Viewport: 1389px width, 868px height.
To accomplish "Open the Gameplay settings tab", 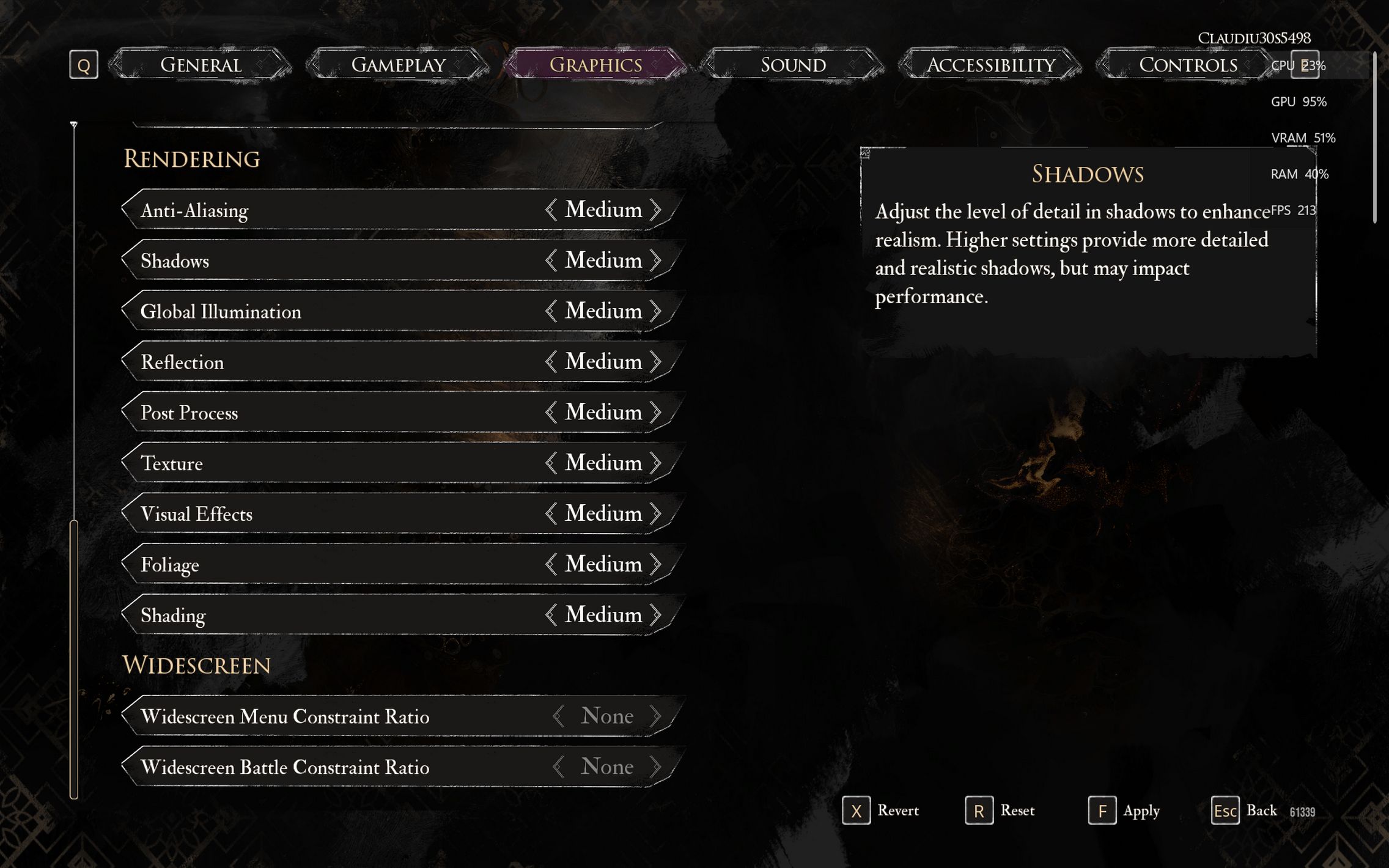I will coord(398,65).
